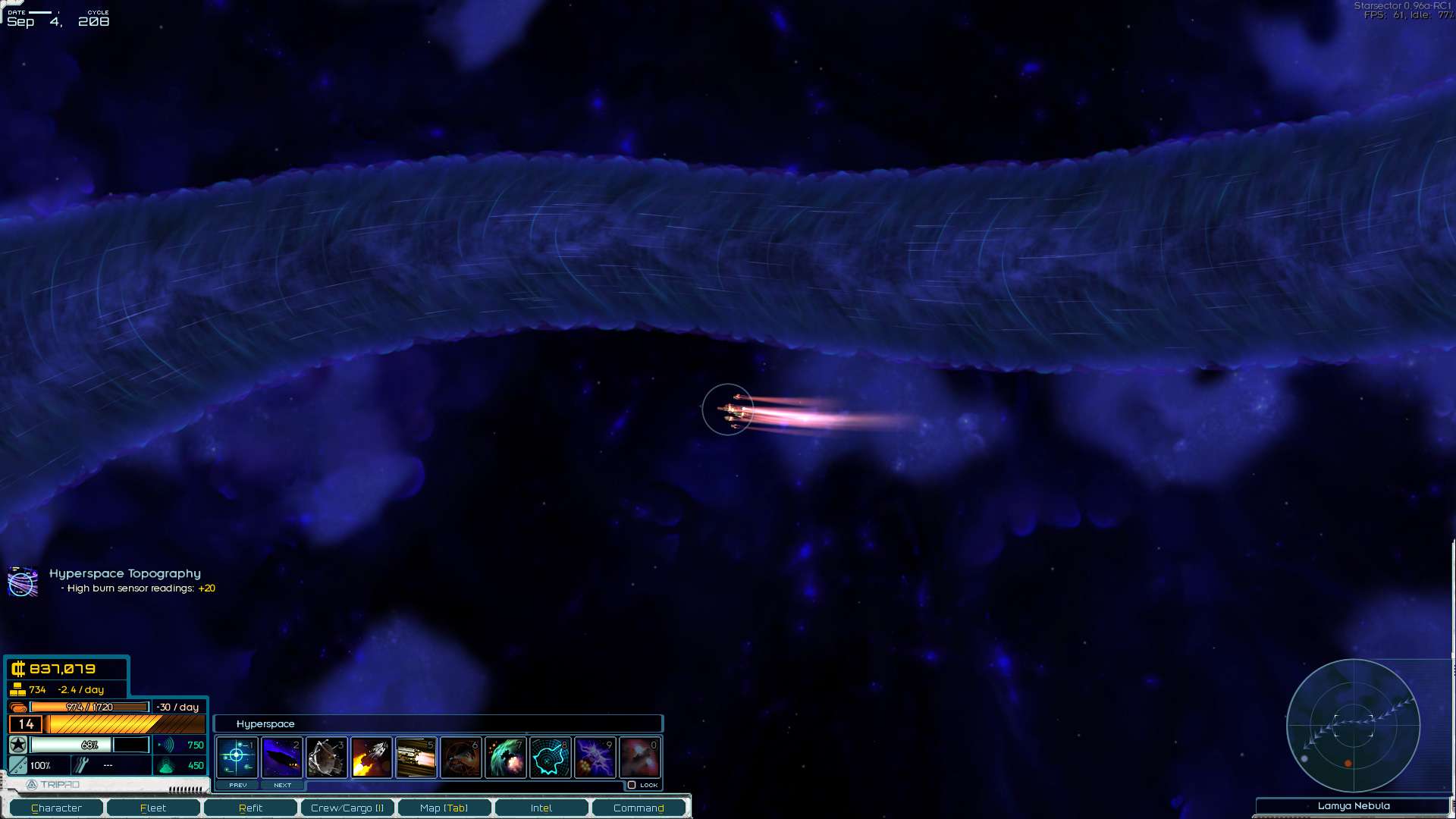Open the Fleet screen
Screen dimensions: 1456x819
[153, 808]
